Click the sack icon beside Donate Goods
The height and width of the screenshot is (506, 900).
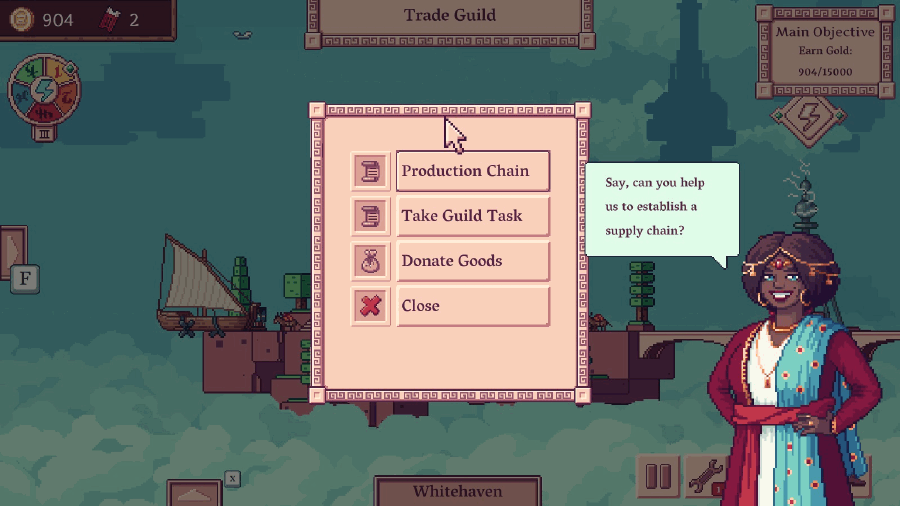[x=371, y=261]
